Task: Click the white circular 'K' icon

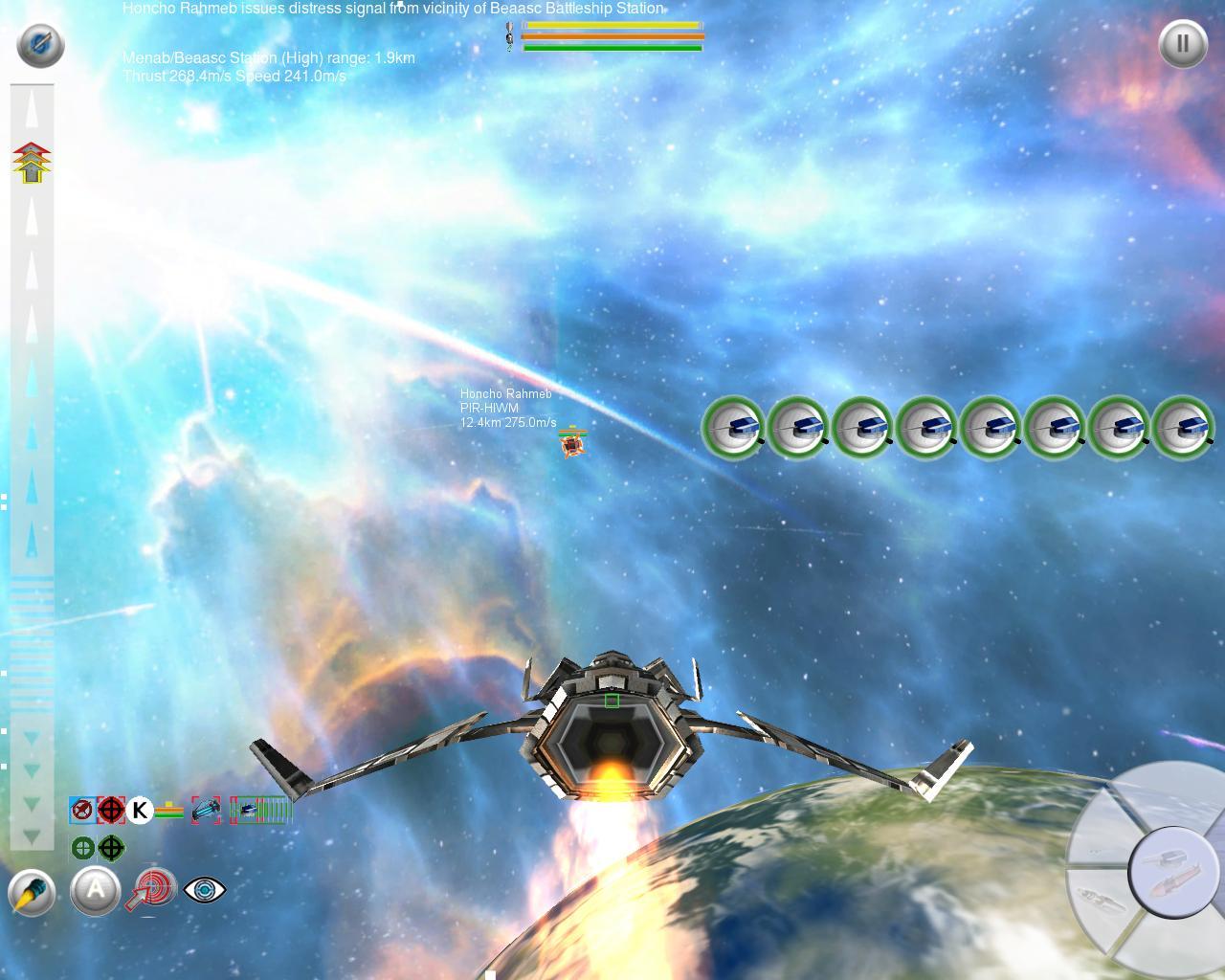Action: 140,811
